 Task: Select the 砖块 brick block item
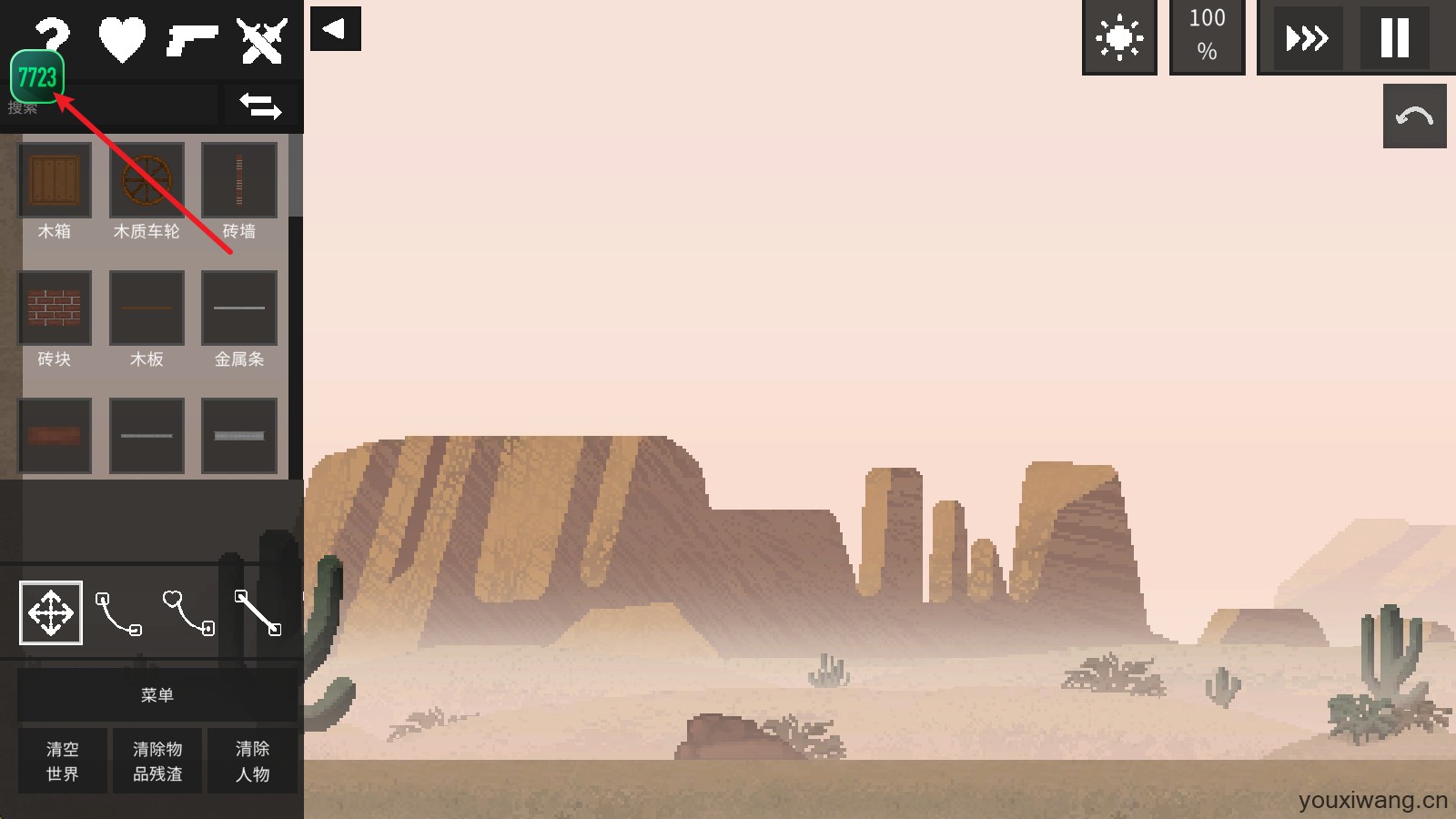tap(55, 308)
